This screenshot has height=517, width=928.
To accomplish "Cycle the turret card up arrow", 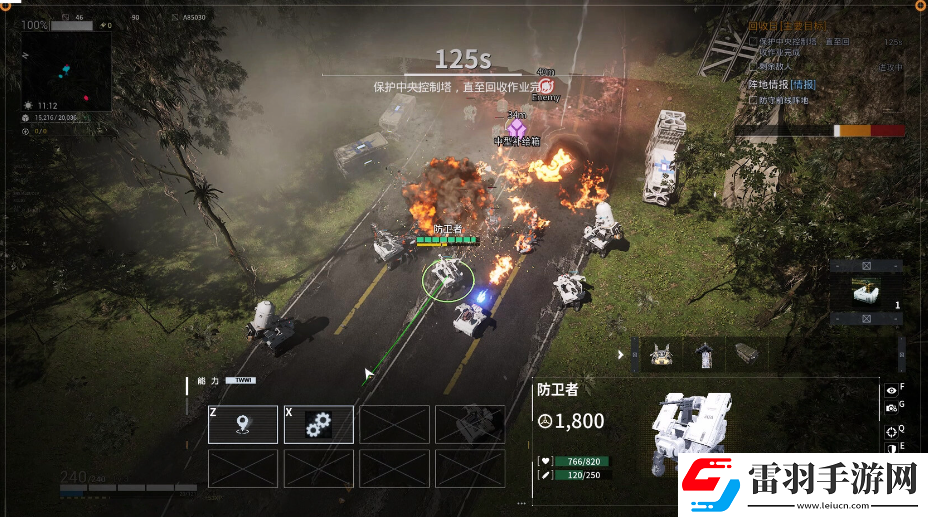I will pos(866,266).
